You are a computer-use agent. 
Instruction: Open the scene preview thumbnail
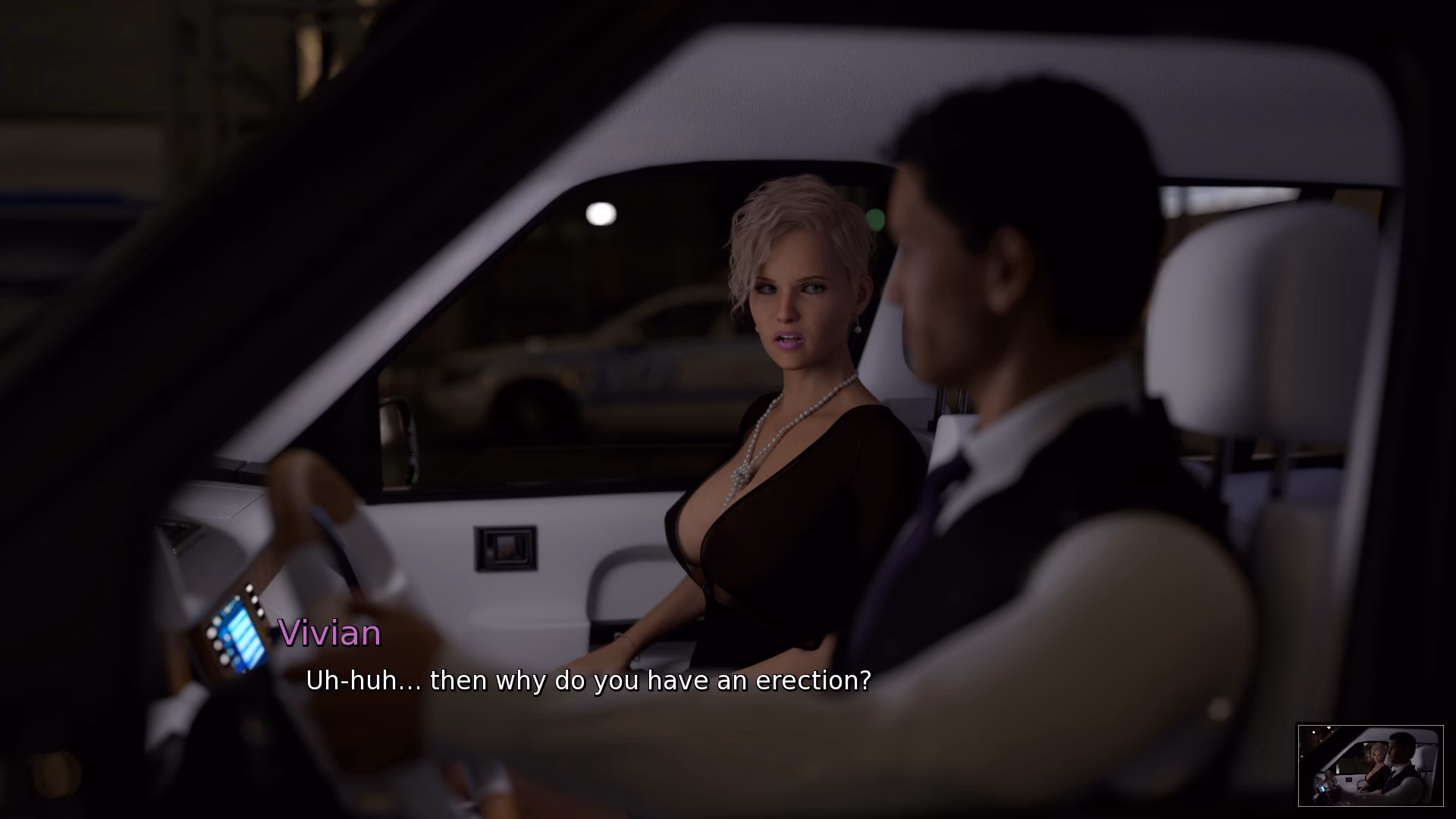point(1370,764)
